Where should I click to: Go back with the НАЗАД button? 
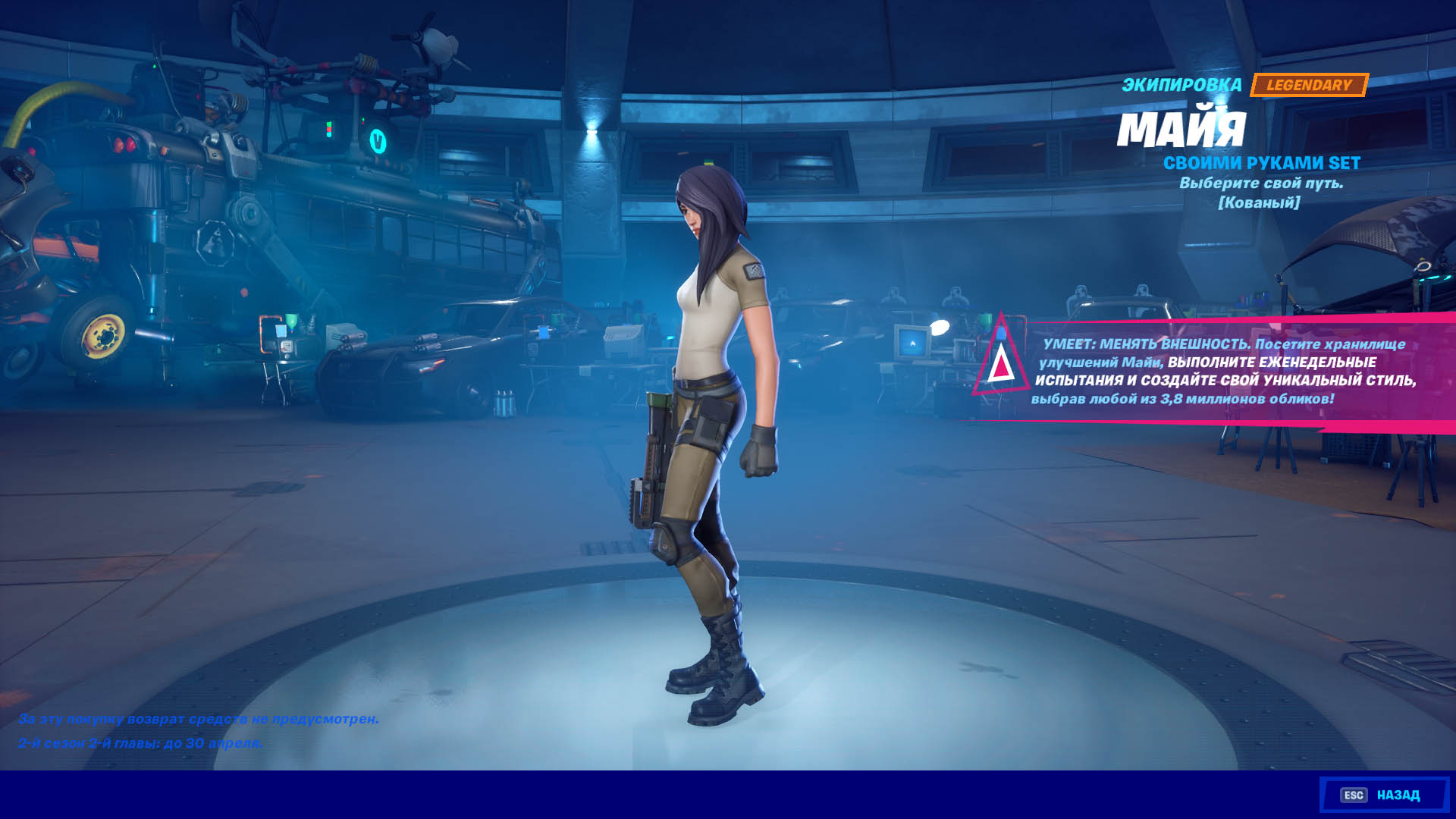click(x=1384, y=795)
